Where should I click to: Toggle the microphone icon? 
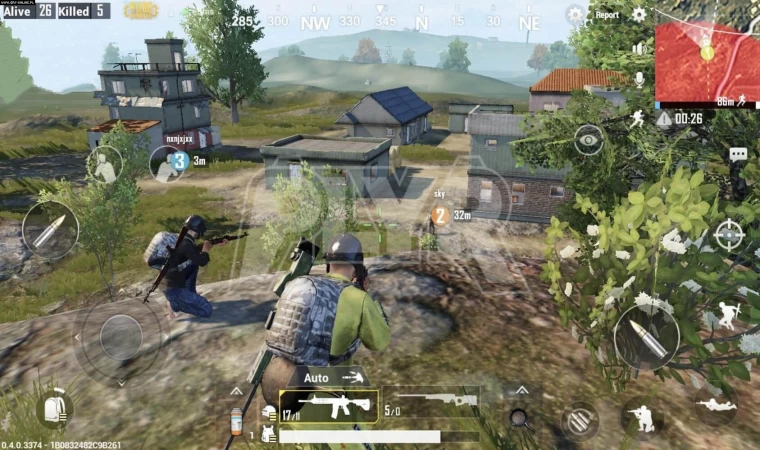[639, 78]
